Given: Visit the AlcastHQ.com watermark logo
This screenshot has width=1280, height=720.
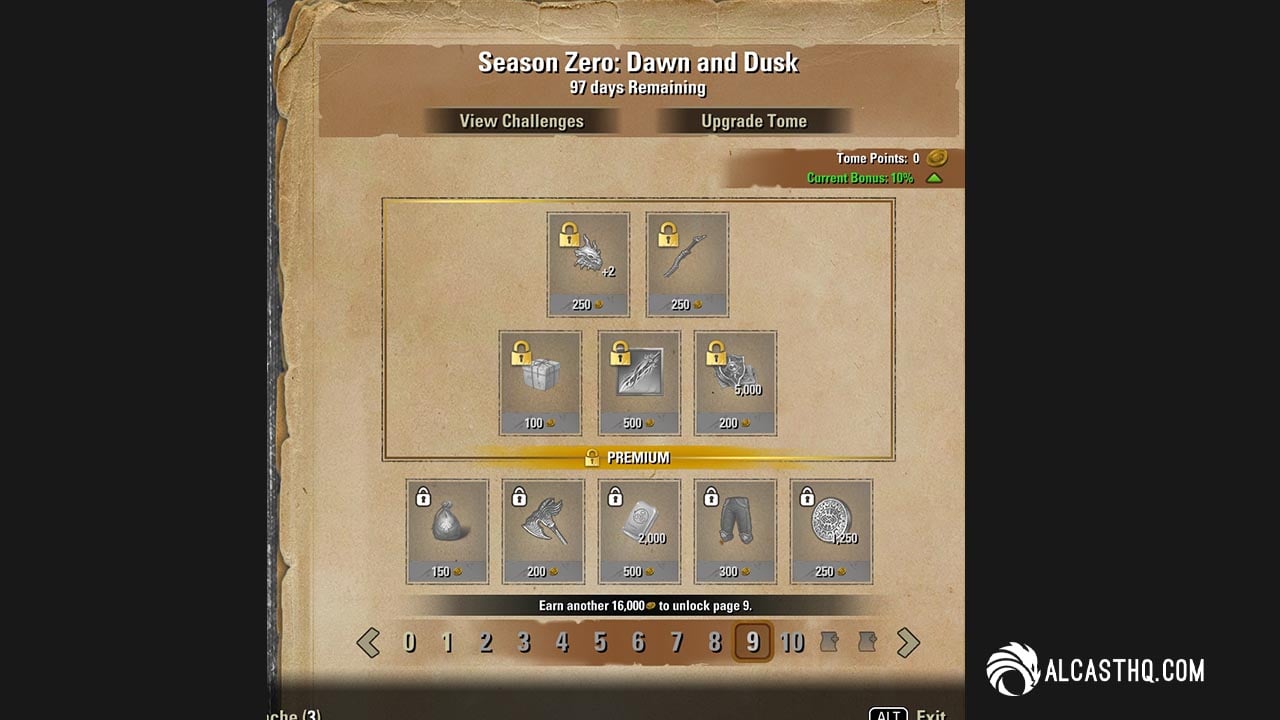Looking at the screenshot, I should (1096, 670).
